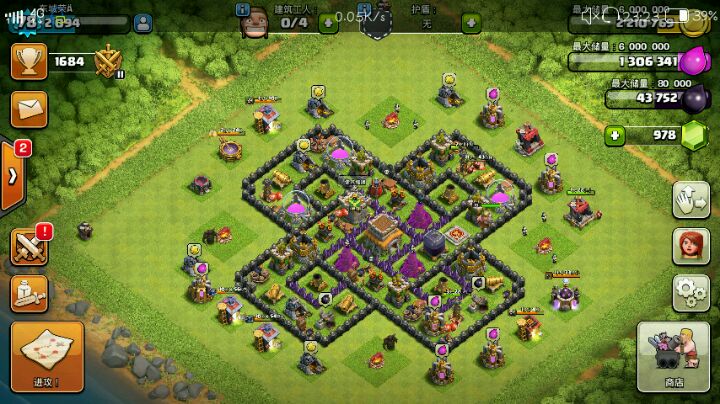Open the envelope messages inbox

coord(30,106)
